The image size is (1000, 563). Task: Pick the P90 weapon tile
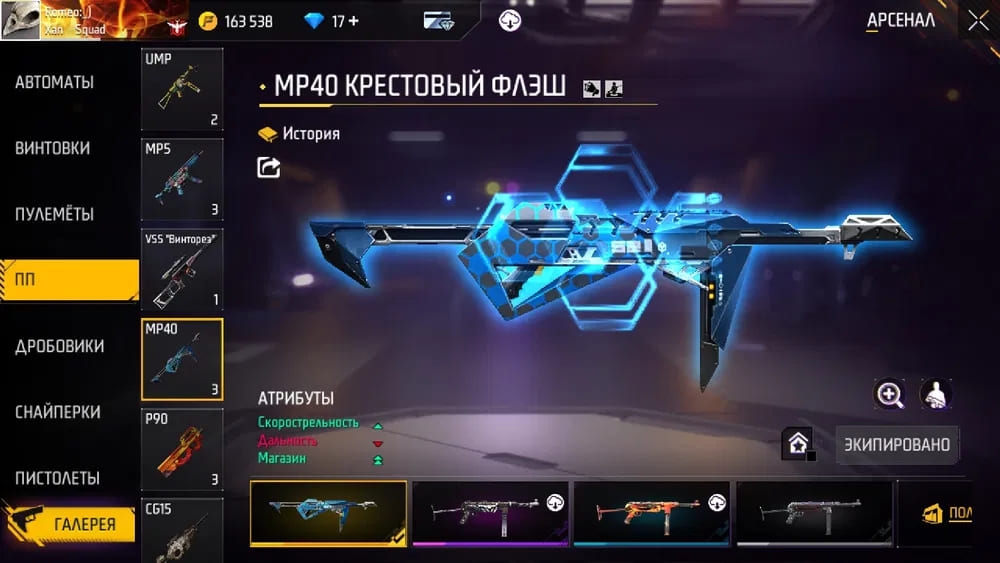coord(182,450)
